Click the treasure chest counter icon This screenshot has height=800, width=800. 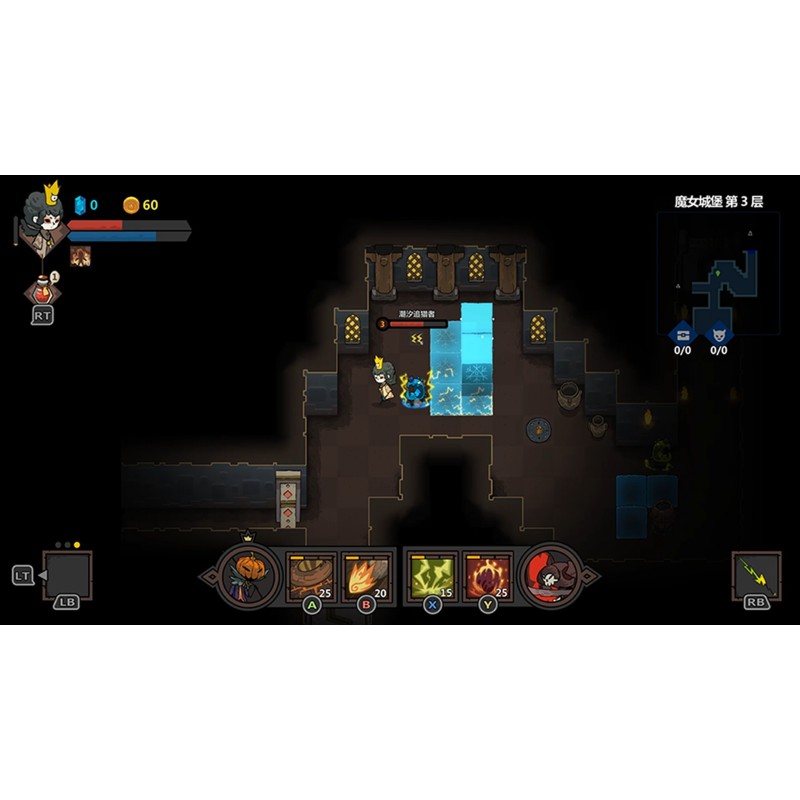click(684, 335)
